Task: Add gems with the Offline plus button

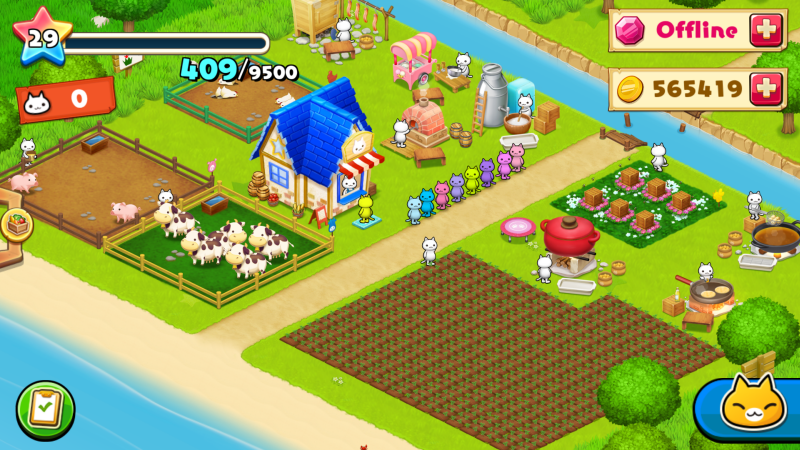Action: 768,31
